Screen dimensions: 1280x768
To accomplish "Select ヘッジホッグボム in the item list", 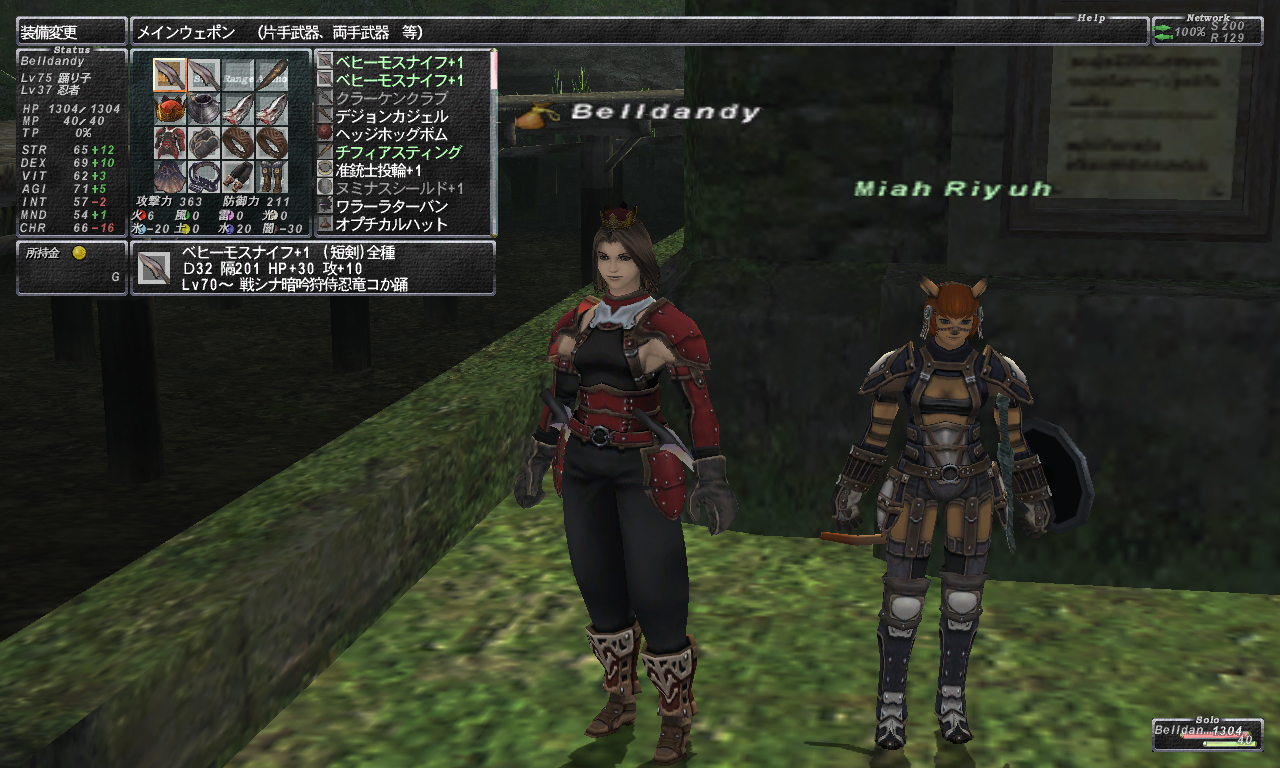I will (x=391, y=134).
